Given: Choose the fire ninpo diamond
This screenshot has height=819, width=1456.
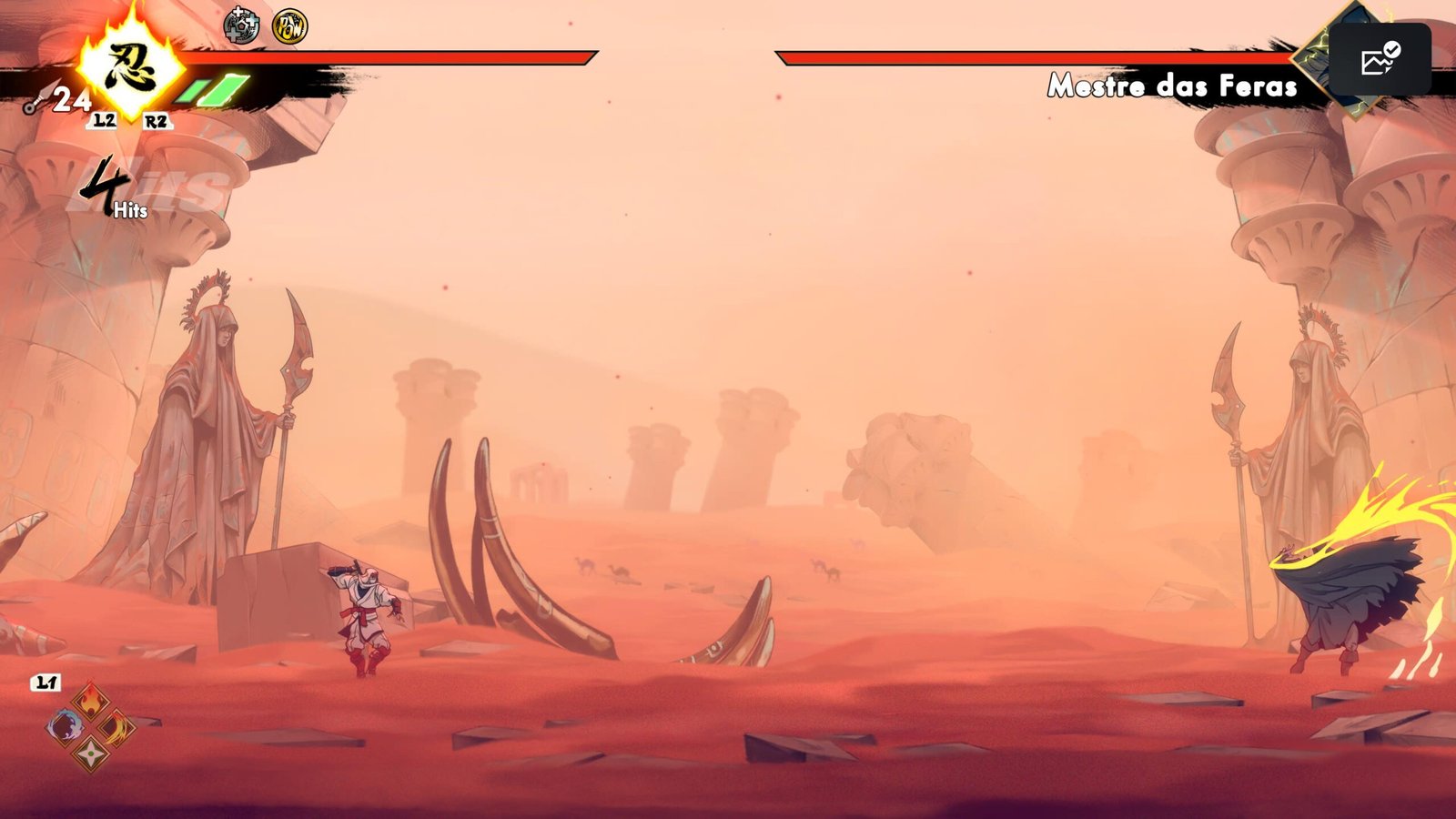Looking at the screenshot, I should (x=91, y=702).
